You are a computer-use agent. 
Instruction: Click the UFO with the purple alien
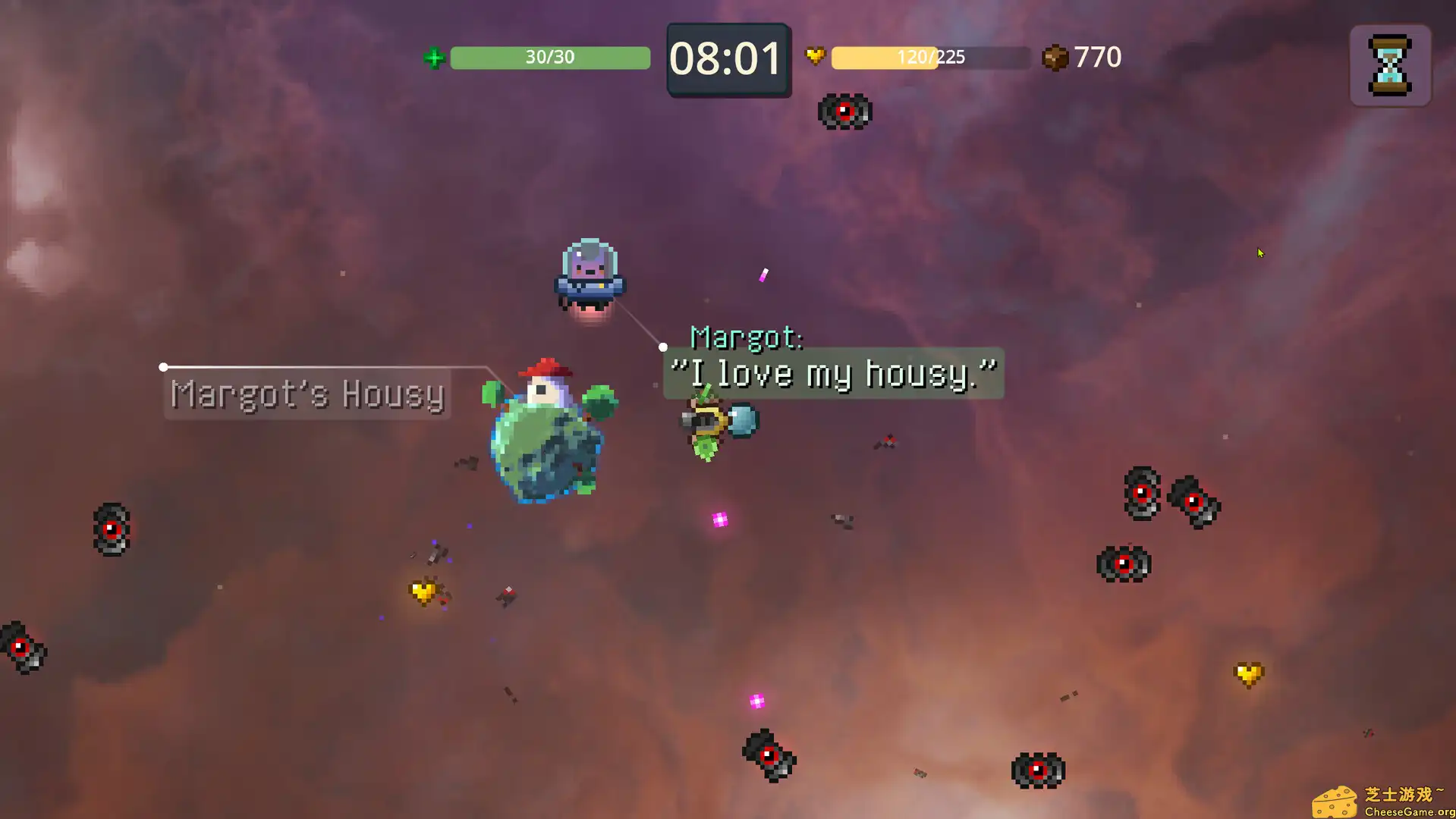tap(590, 271)
